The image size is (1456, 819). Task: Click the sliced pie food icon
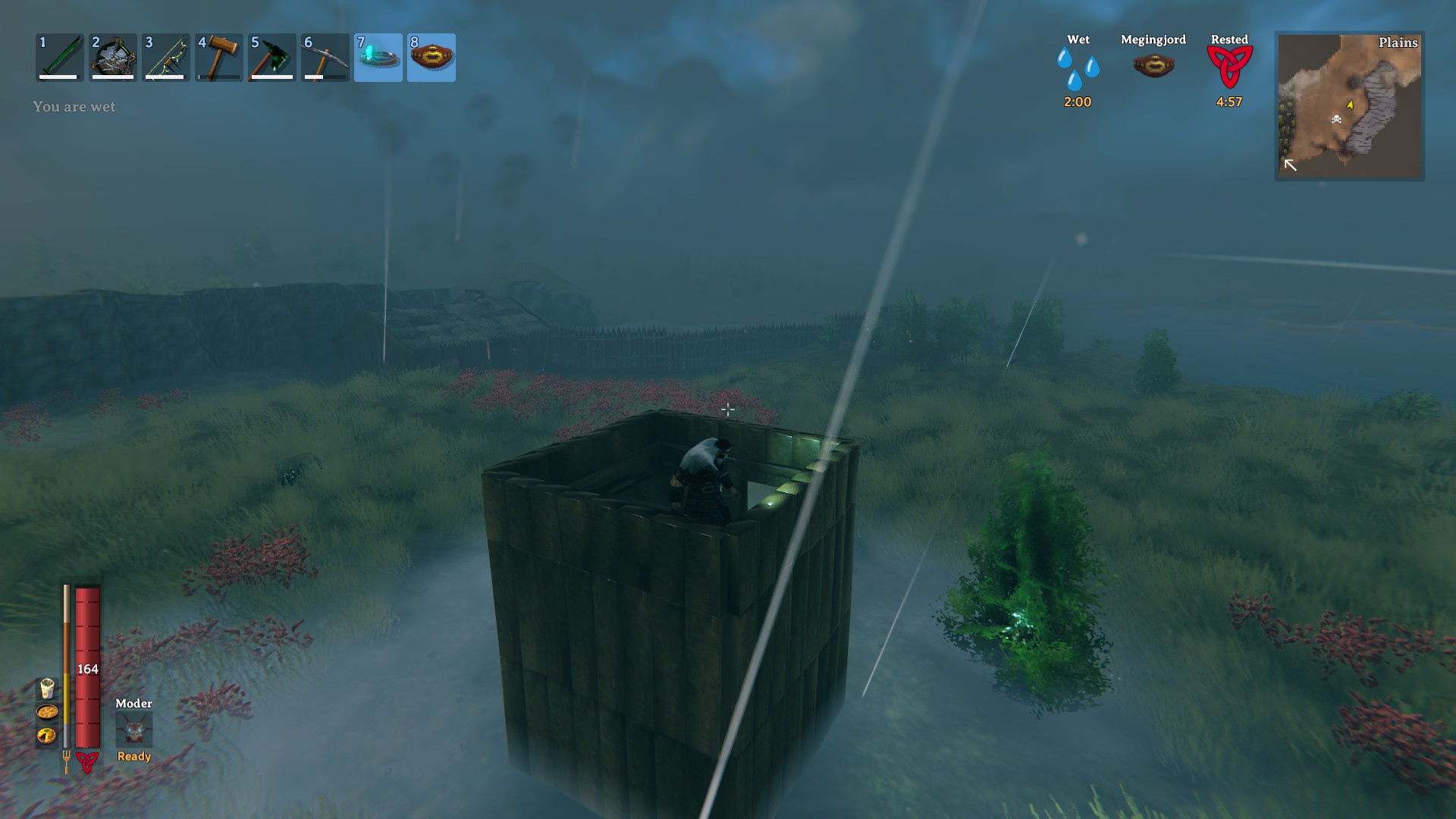(47, 735)
